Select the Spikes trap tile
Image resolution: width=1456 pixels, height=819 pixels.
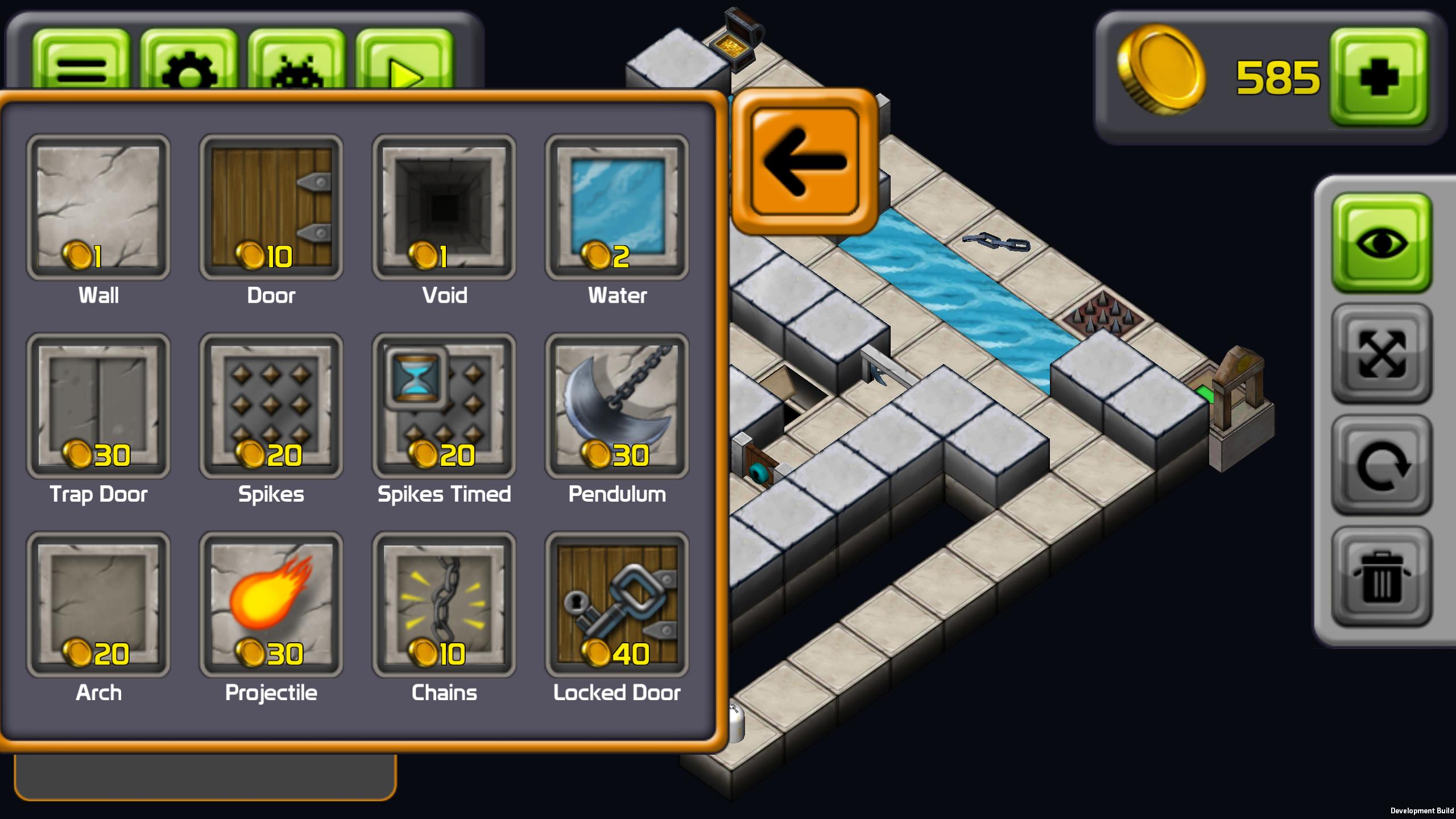click(271, 406)
